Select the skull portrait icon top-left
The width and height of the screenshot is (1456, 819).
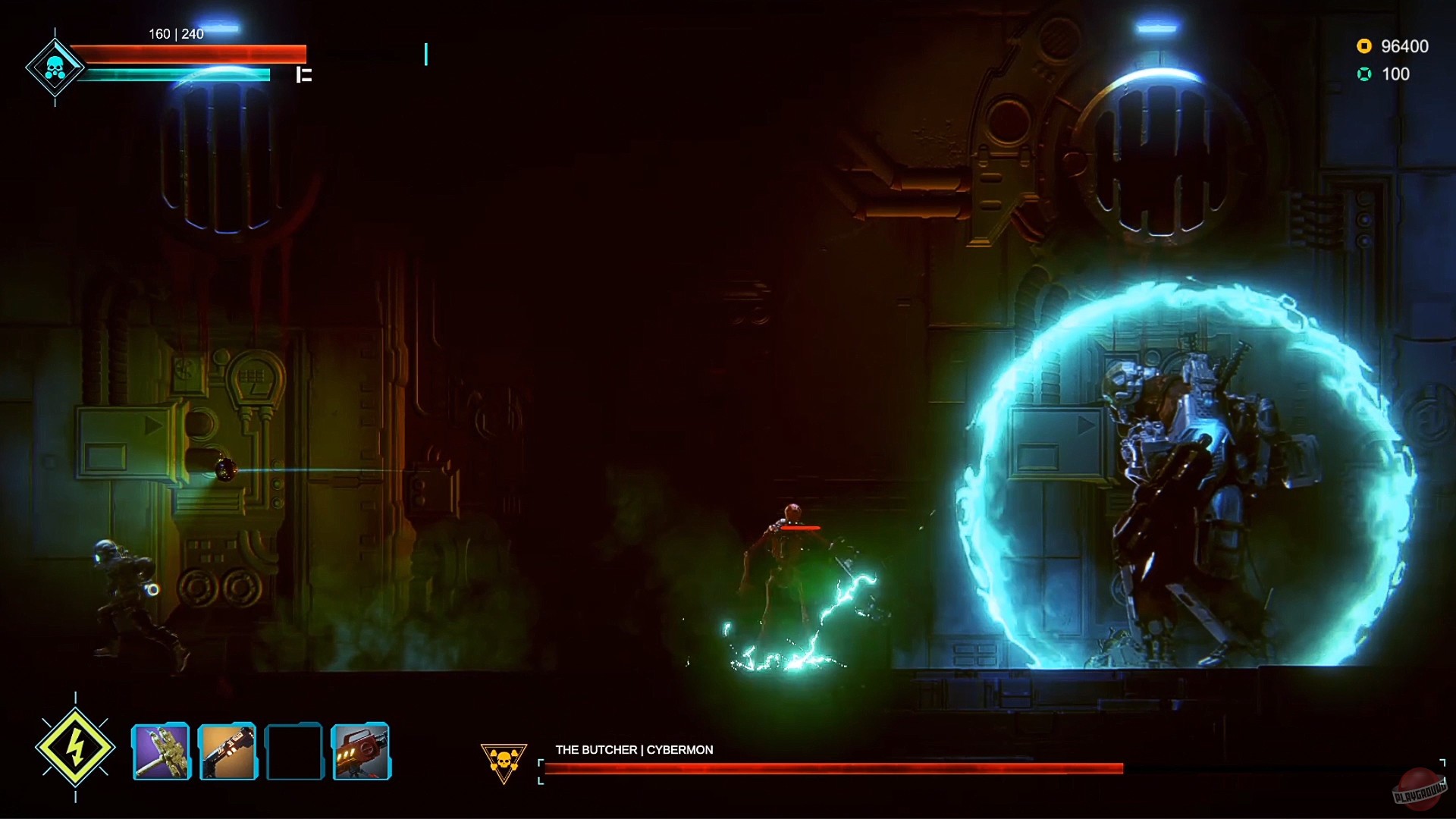click(x=55, y=67)
